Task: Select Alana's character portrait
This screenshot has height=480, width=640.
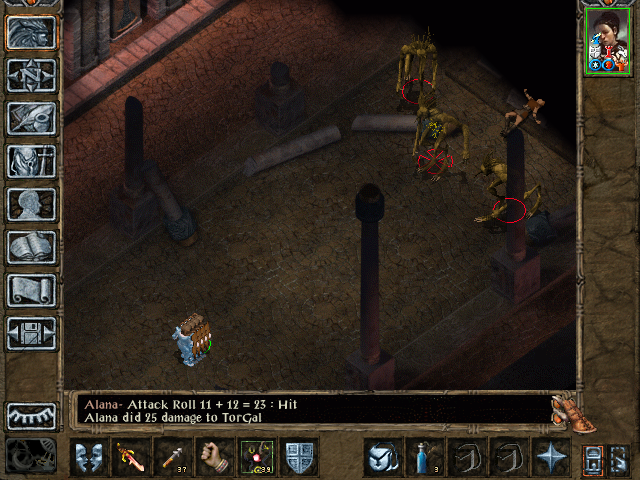Action: tap(608, 43)
